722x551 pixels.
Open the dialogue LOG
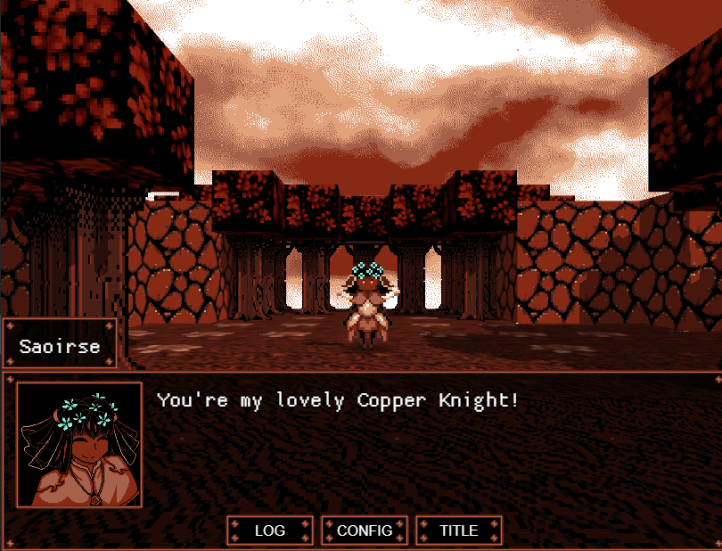[x=270, y=530]
